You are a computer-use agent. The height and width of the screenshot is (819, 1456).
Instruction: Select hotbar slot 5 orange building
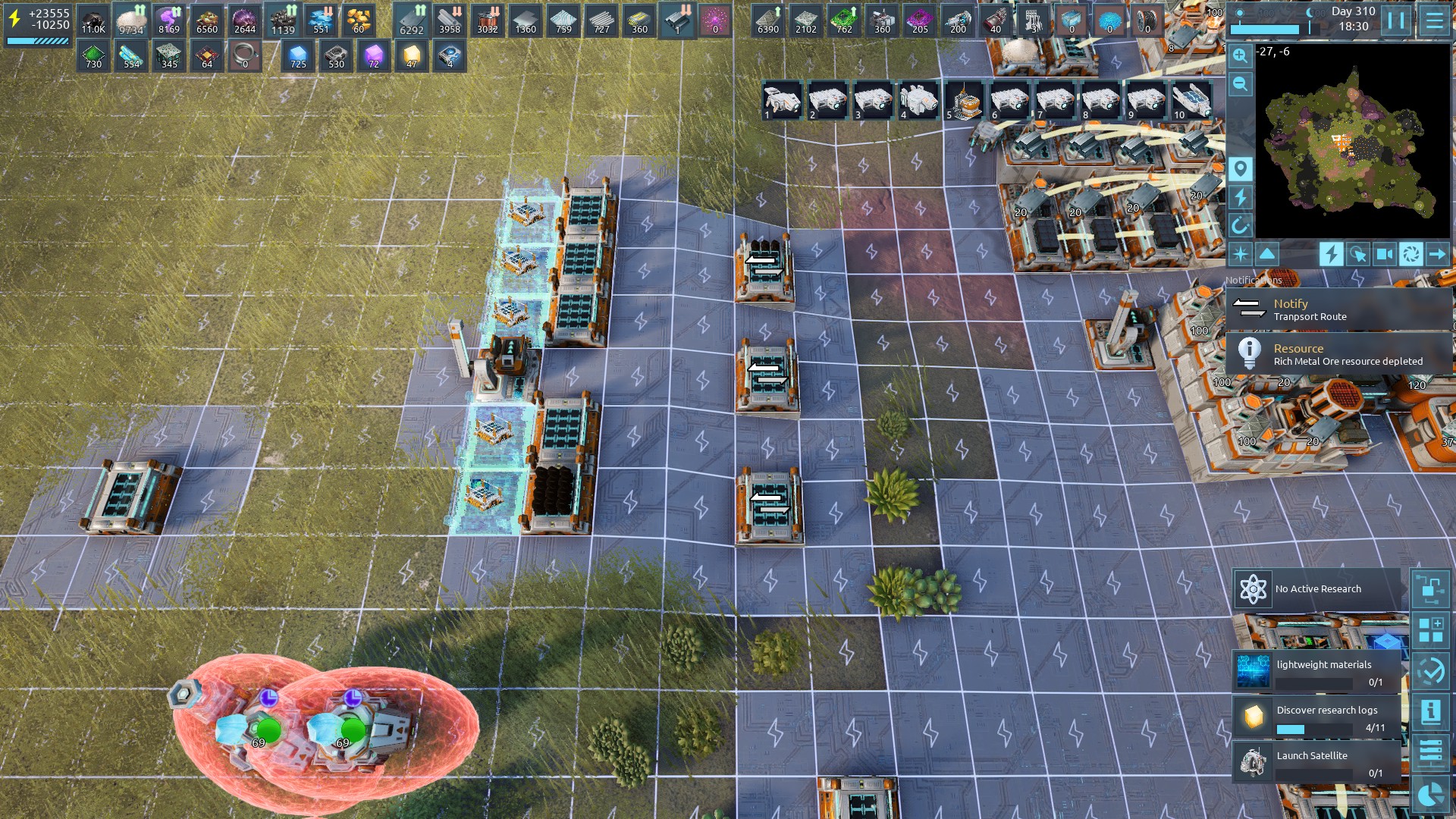[964, 101]
